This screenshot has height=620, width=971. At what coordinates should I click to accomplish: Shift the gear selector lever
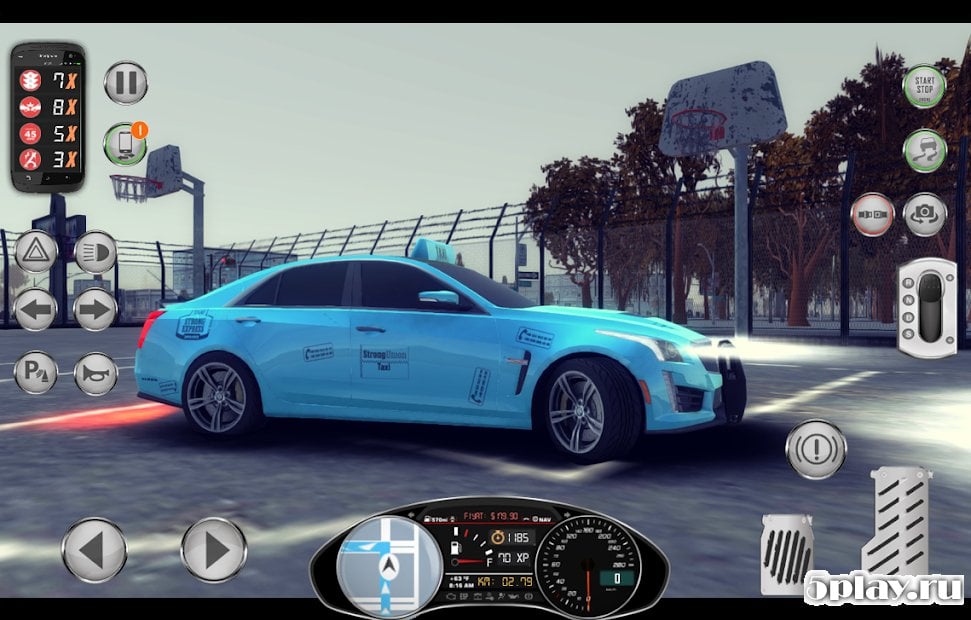click(x=926, y=307)
